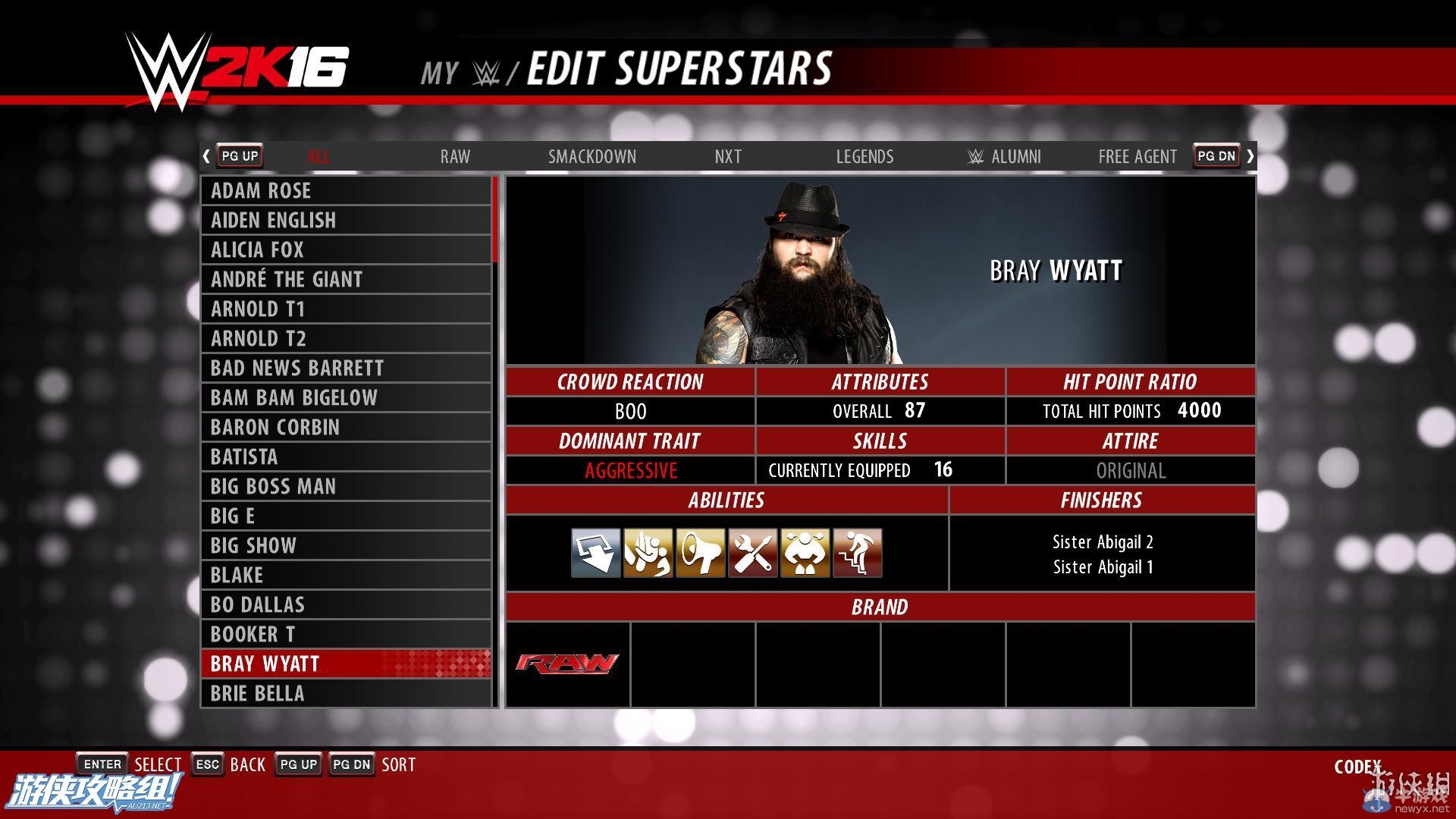Open the LEGENDS roster tab

point(864,156)
